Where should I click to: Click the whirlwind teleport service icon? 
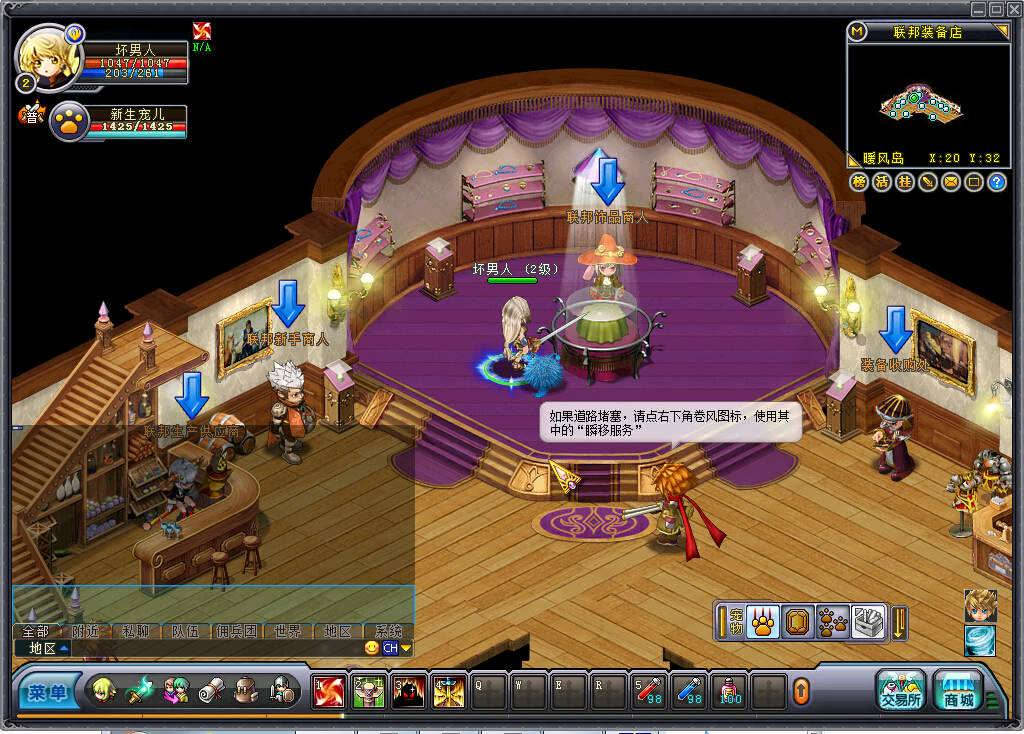(x=980, y=640)
